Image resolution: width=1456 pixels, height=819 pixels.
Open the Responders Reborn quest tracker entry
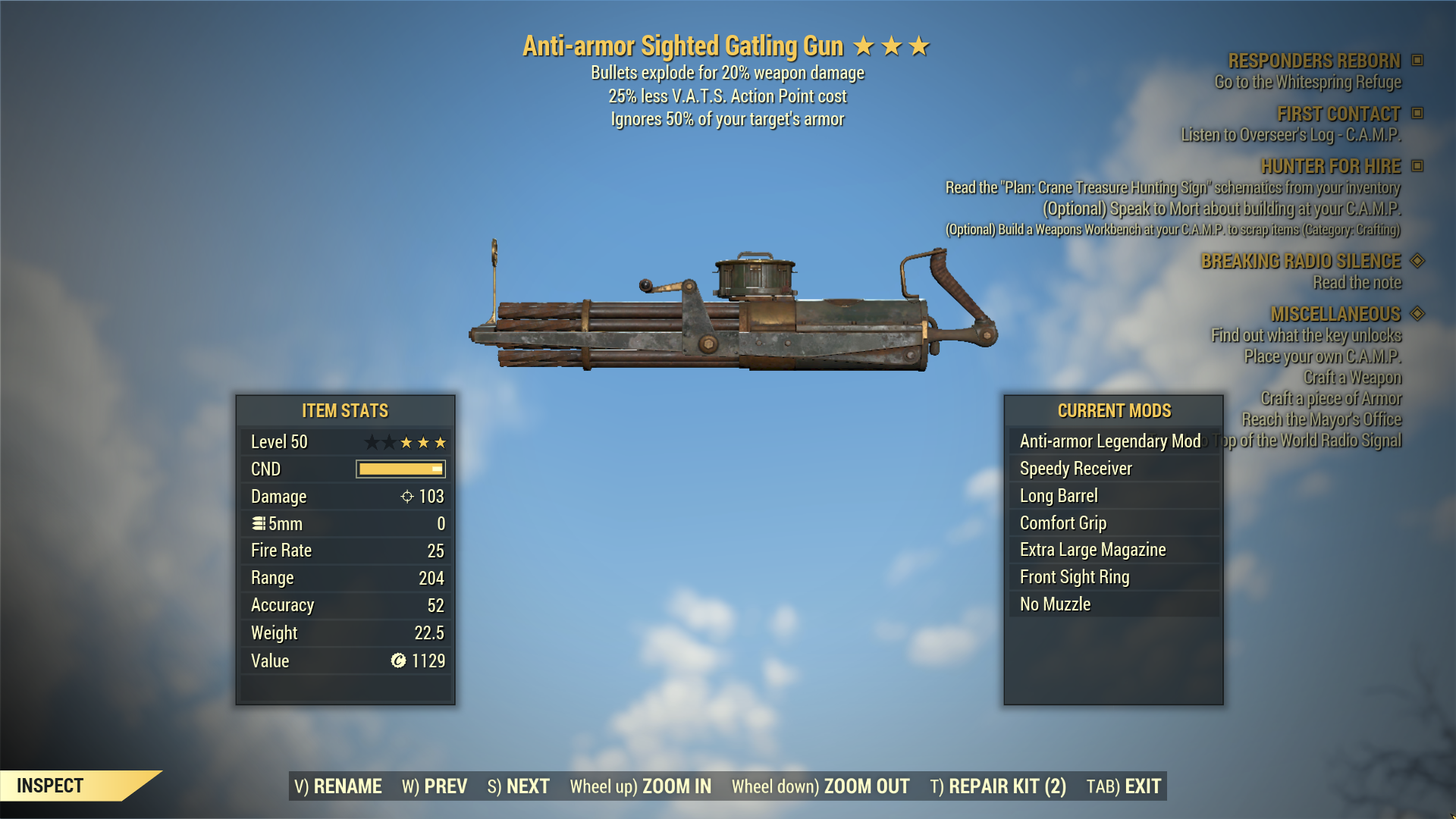point(1314,61)
